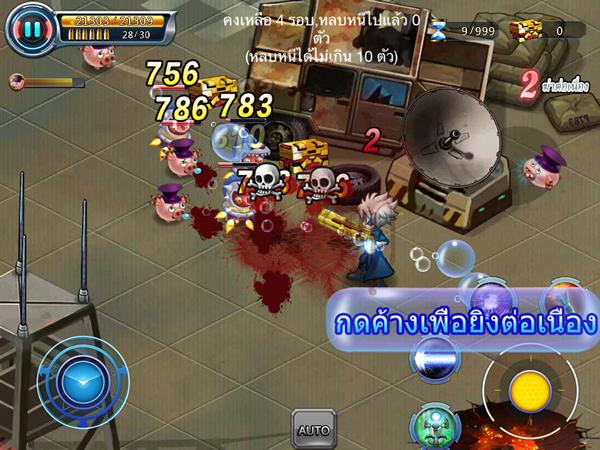
Task: Activate the blue laser beam skill
Action: click(x=436, y=360)
